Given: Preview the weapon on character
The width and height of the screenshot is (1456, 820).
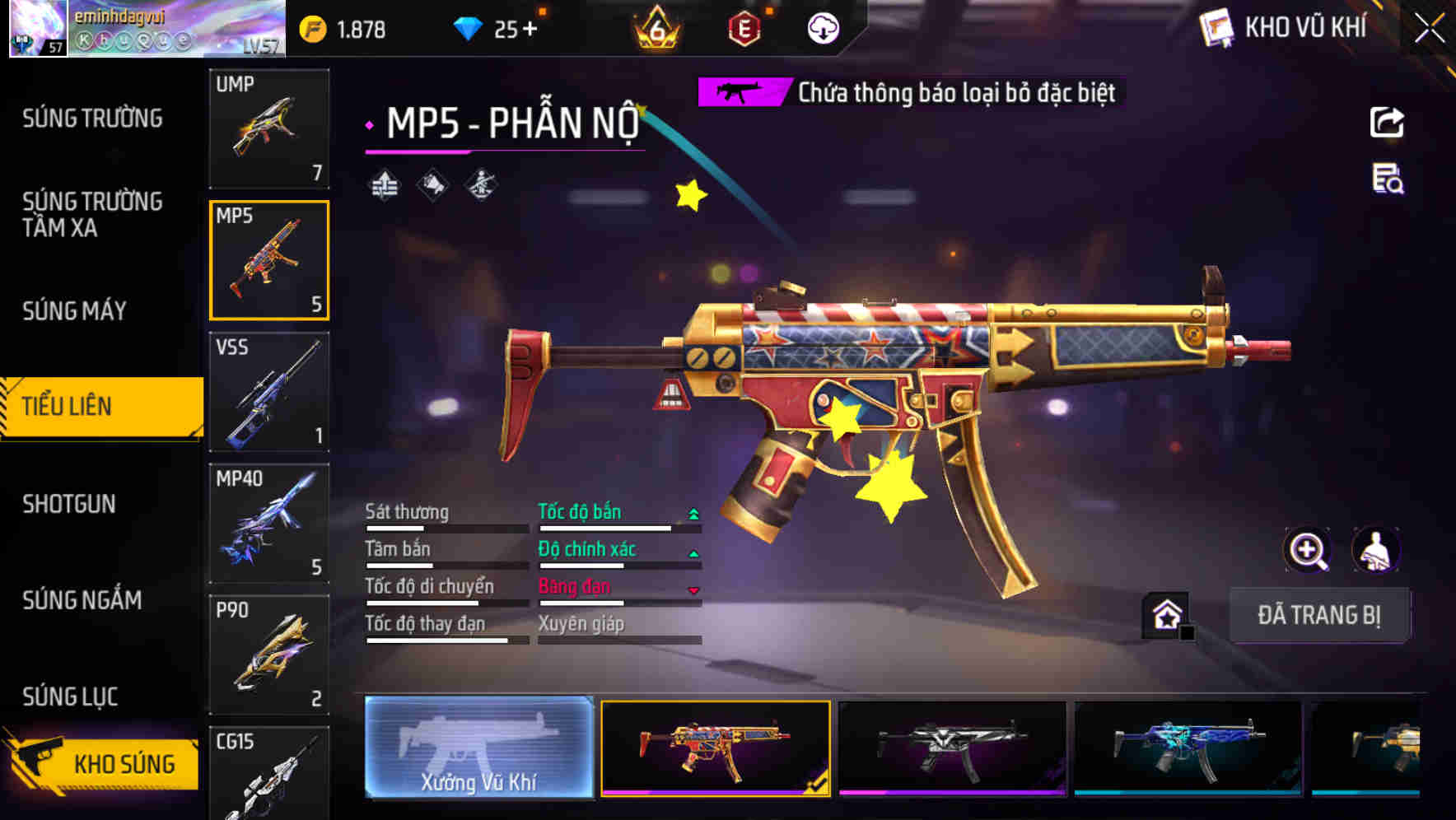Looking at the screenshot, I should 1375,550.
